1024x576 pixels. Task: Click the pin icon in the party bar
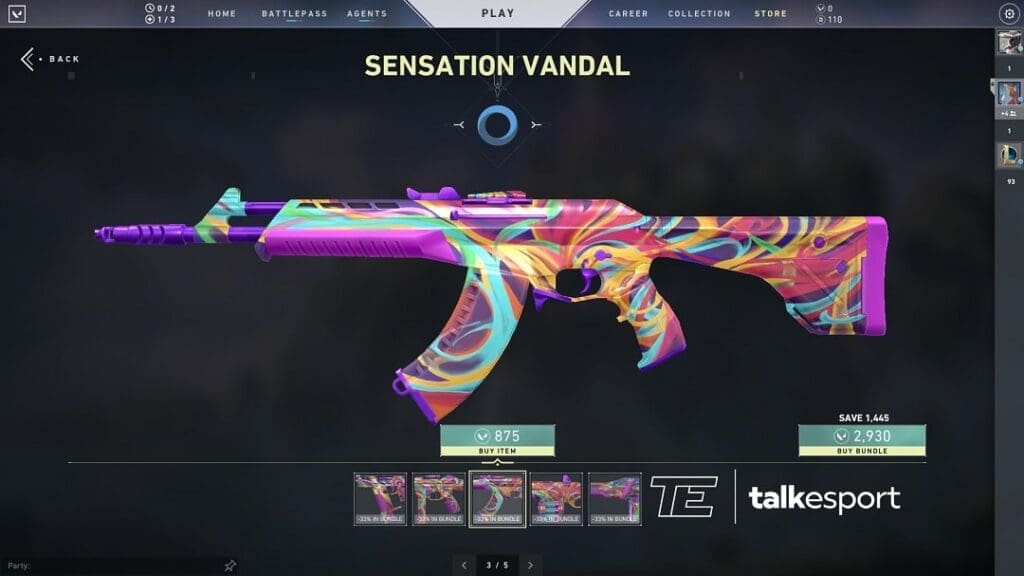click(230, 565)
